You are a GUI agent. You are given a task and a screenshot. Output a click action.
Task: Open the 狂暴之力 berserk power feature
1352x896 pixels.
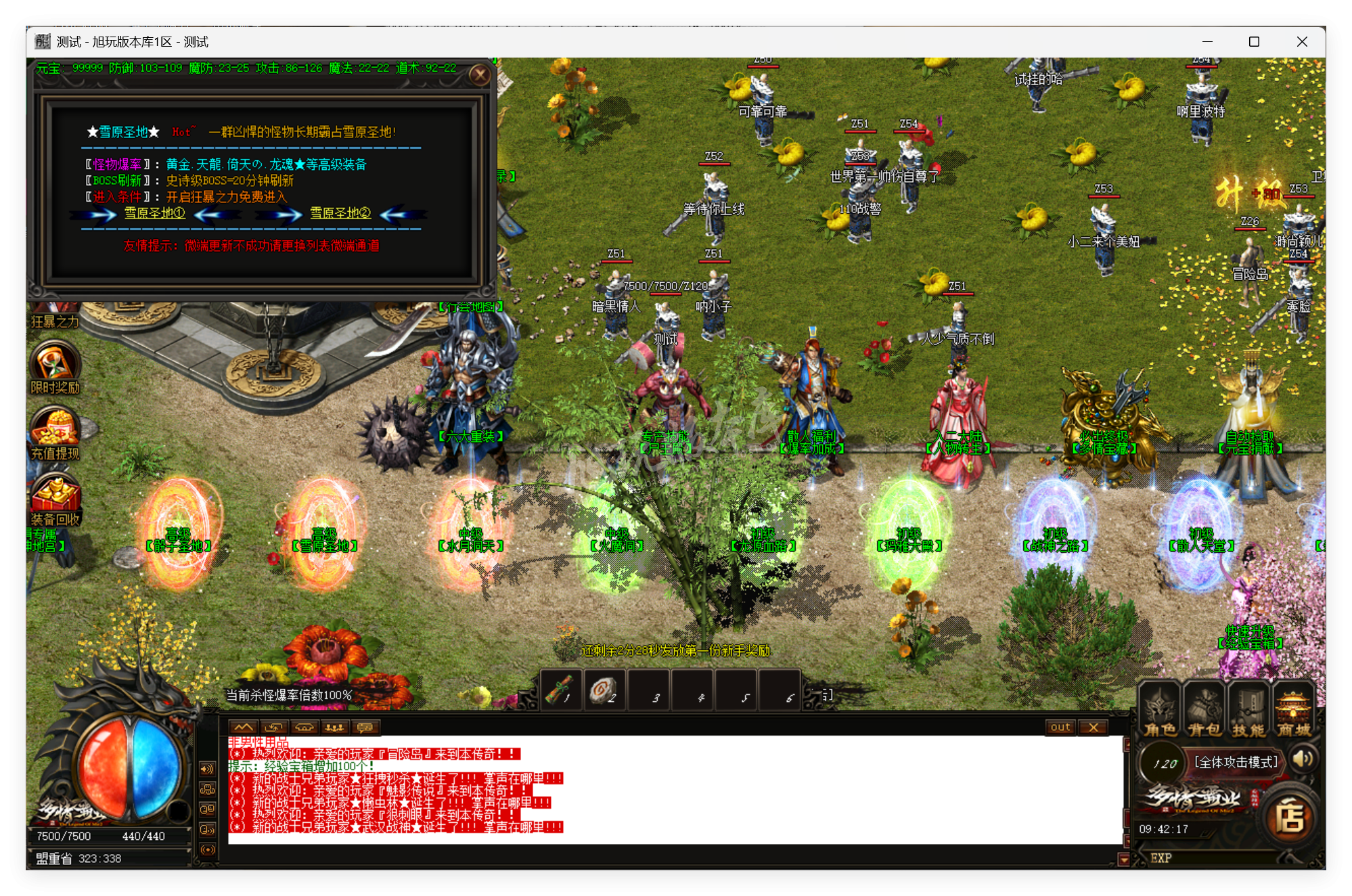pyautogui.click(x=54, y=311)
